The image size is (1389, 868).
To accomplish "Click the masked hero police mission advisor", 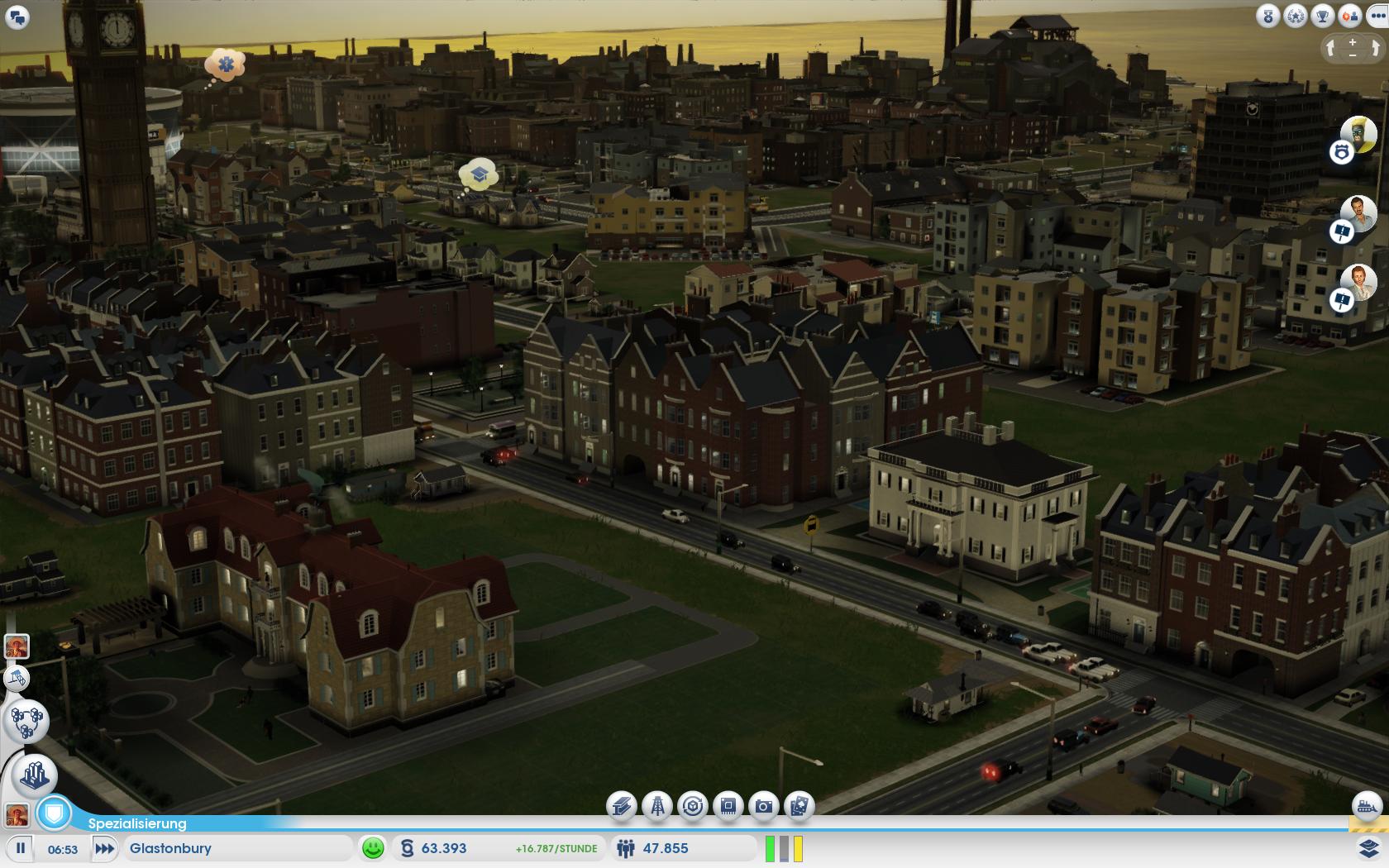I will coord(1358,134).
